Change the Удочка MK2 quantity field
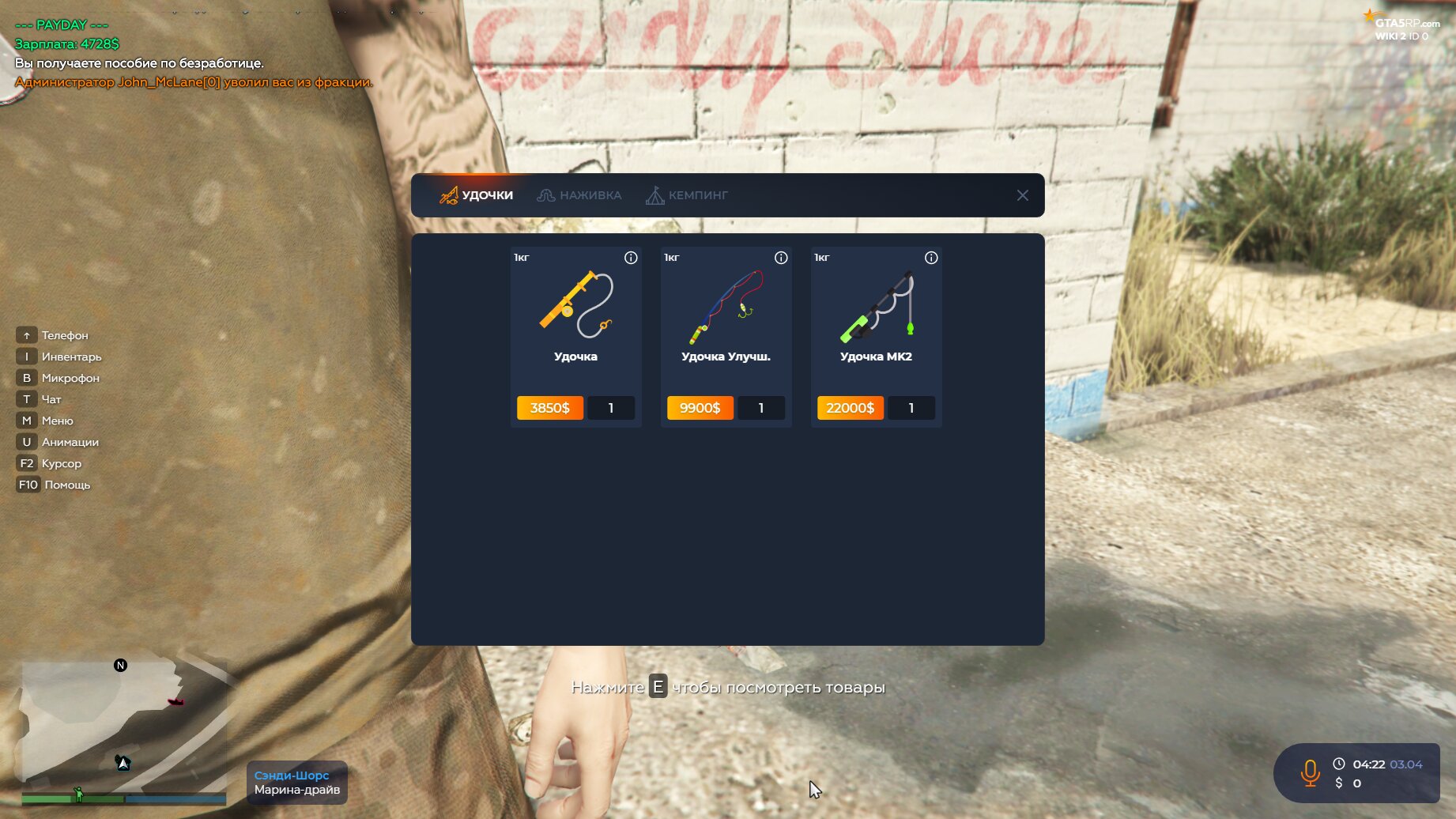This screenshot has width=1456, height=819. (911, 408)
